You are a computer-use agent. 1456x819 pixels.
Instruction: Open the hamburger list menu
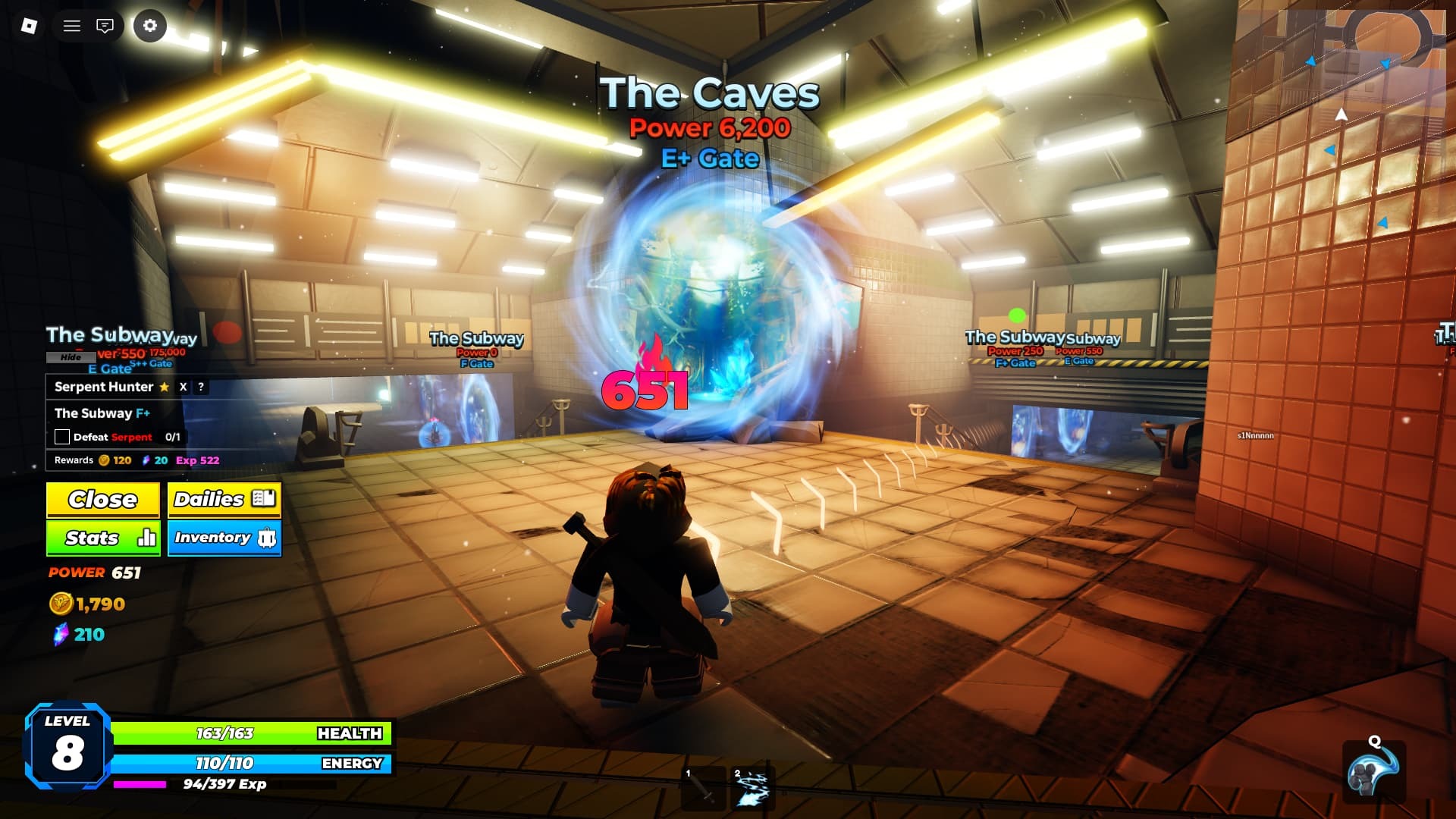(x=72, y=26)
